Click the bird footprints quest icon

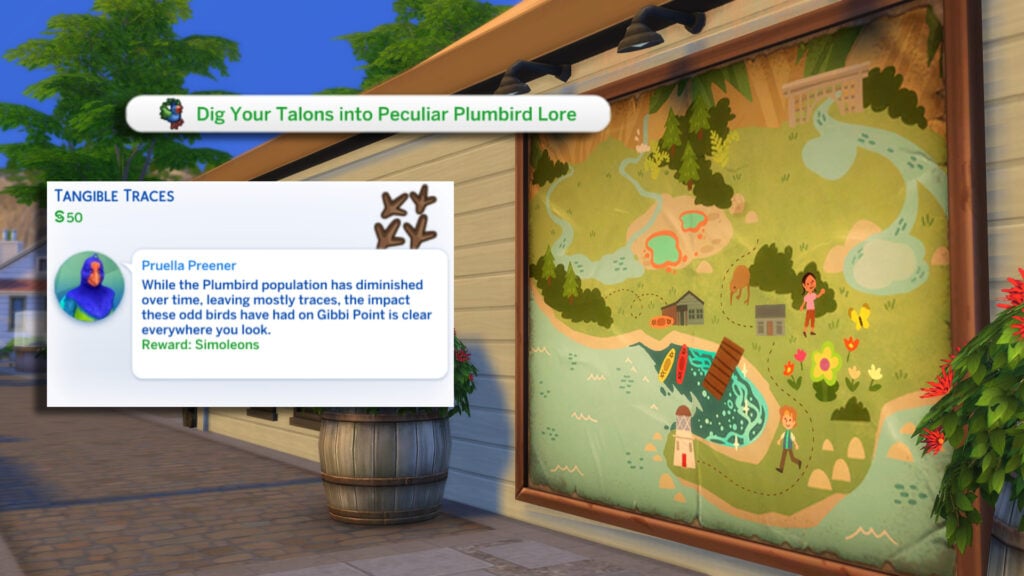tap(406, 217)
